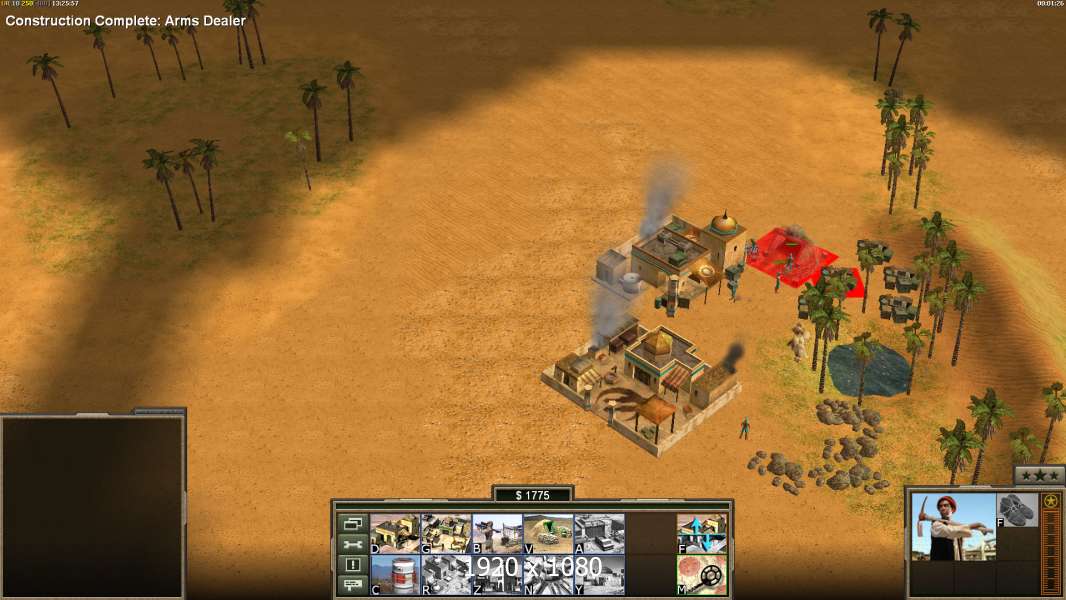The height and width of the screenshot is (600, 1066).
Task: Open the exclamation mark button
Action: [x=352, y=565]
